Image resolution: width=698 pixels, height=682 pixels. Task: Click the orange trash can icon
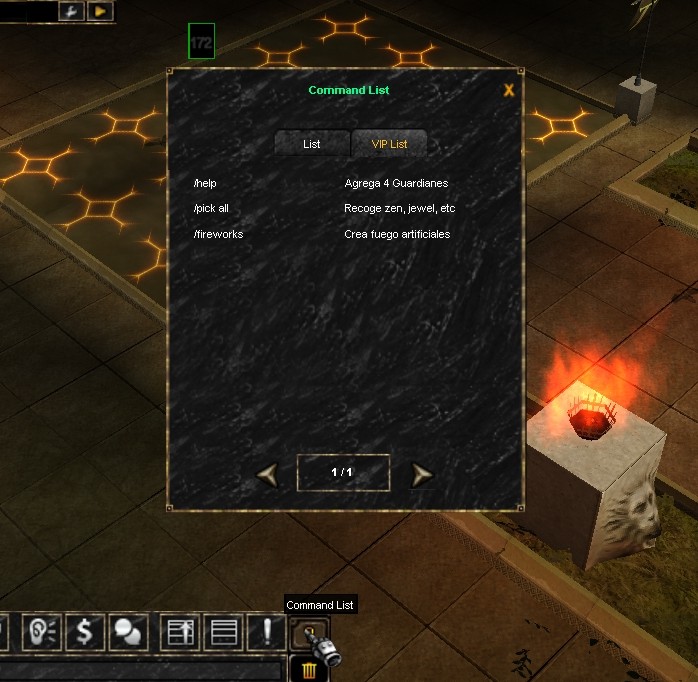[309, 669]
